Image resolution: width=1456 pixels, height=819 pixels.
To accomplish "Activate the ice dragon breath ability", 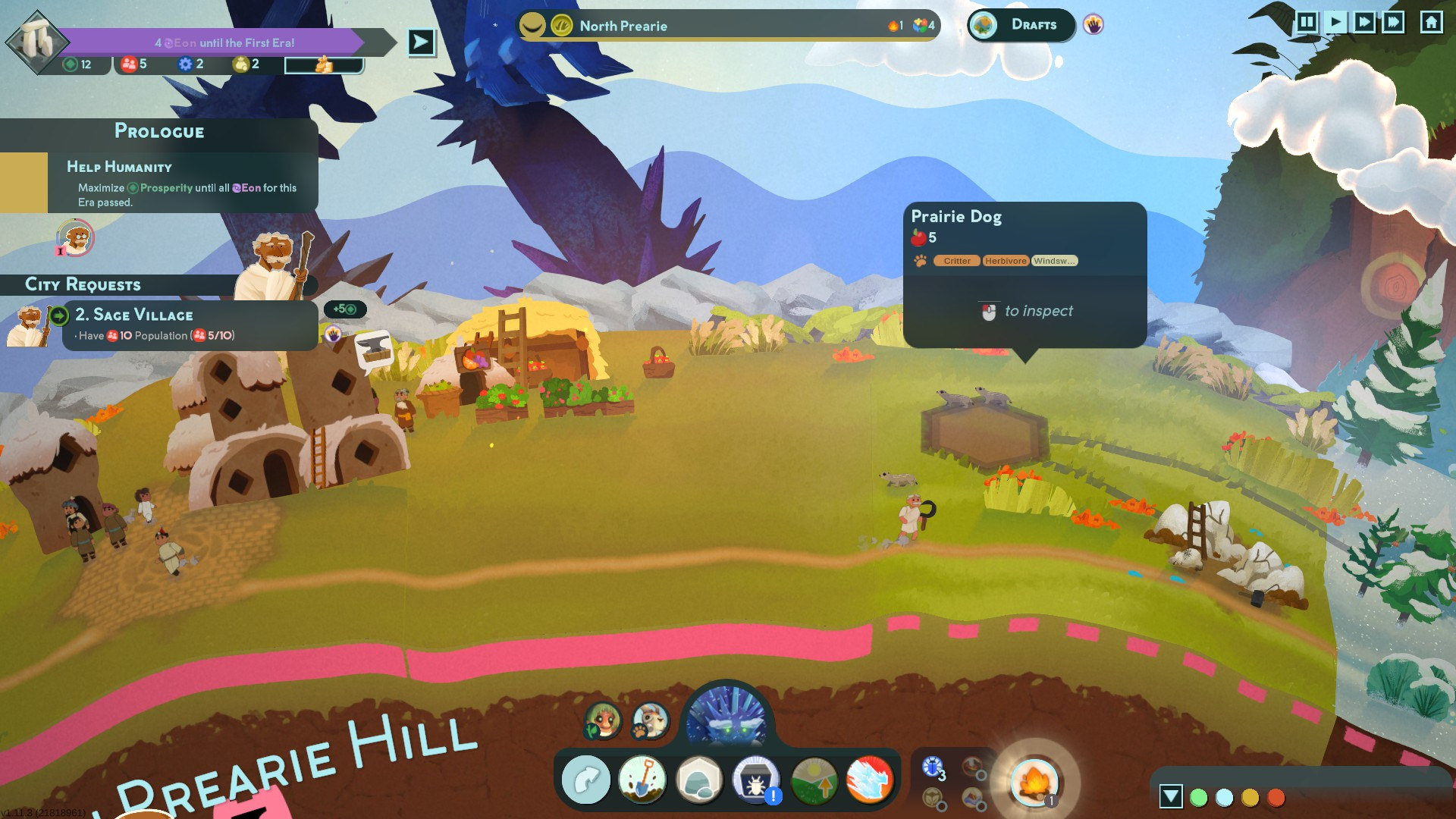I will pos(869,780).
